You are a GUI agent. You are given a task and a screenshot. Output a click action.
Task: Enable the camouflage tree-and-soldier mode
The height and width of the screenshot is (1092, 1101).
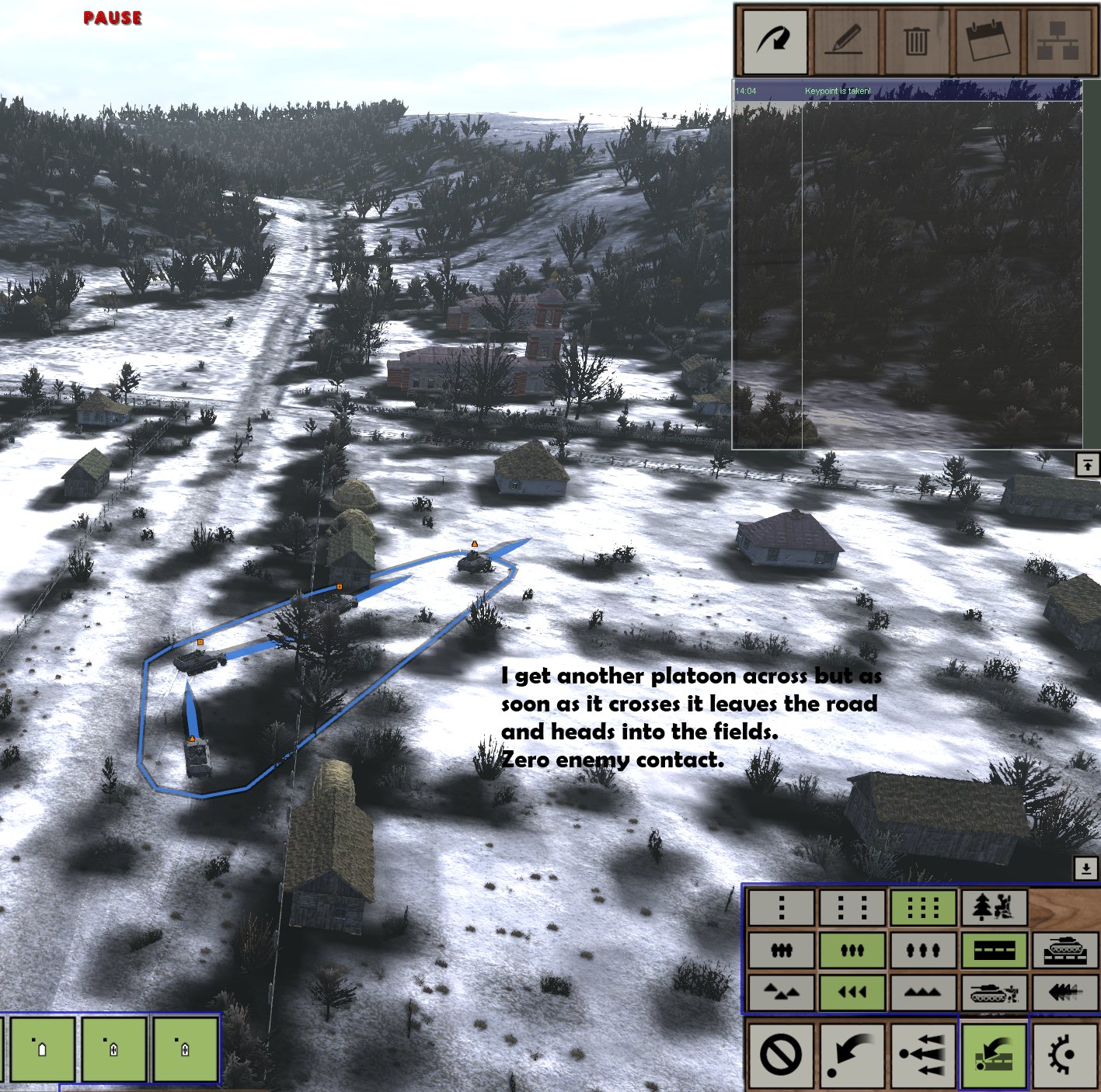(995, 906)
